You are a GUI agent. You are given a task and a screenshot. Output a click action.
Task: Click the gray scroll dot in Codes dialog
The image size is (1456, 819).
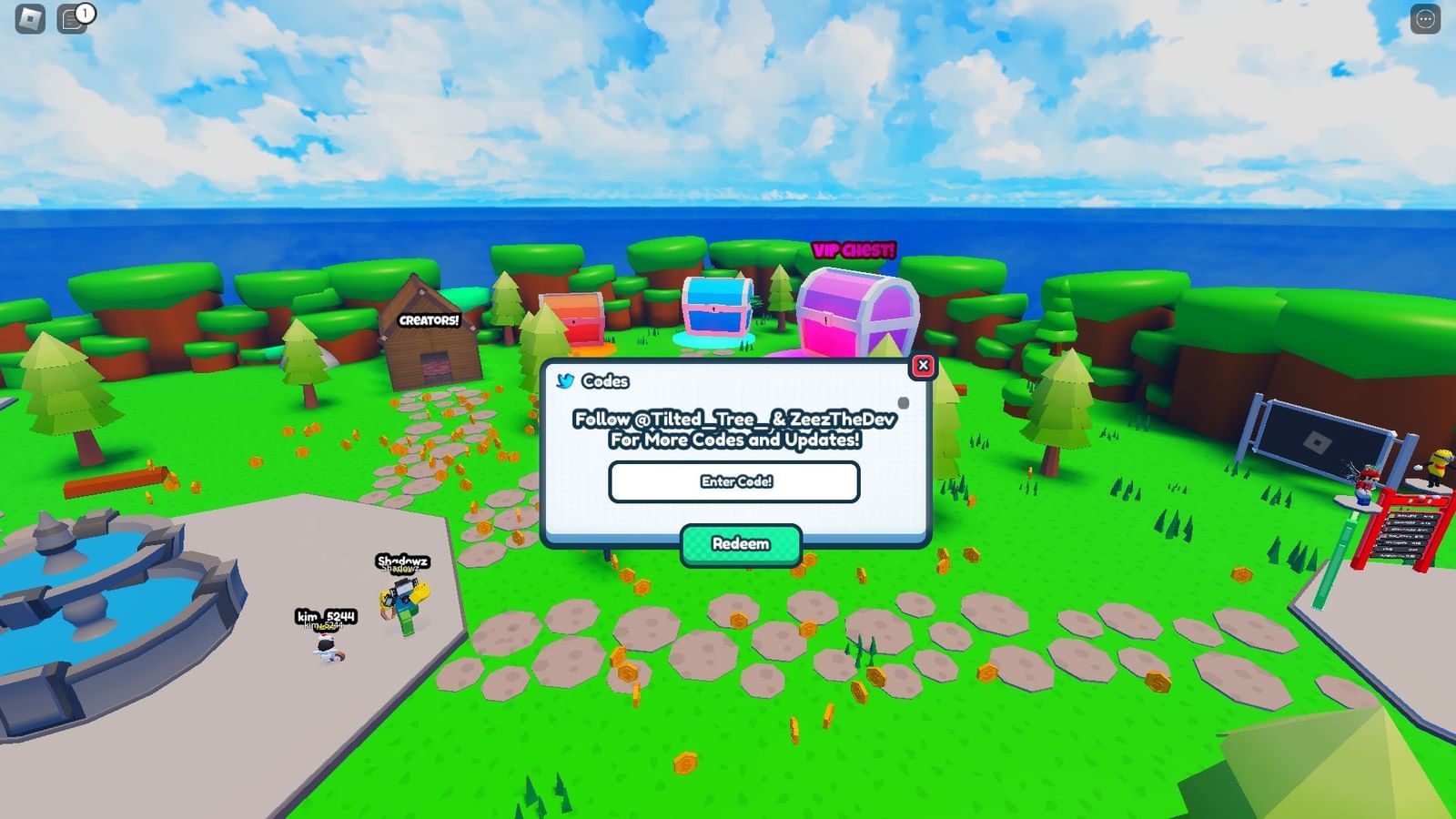[905, 400]
